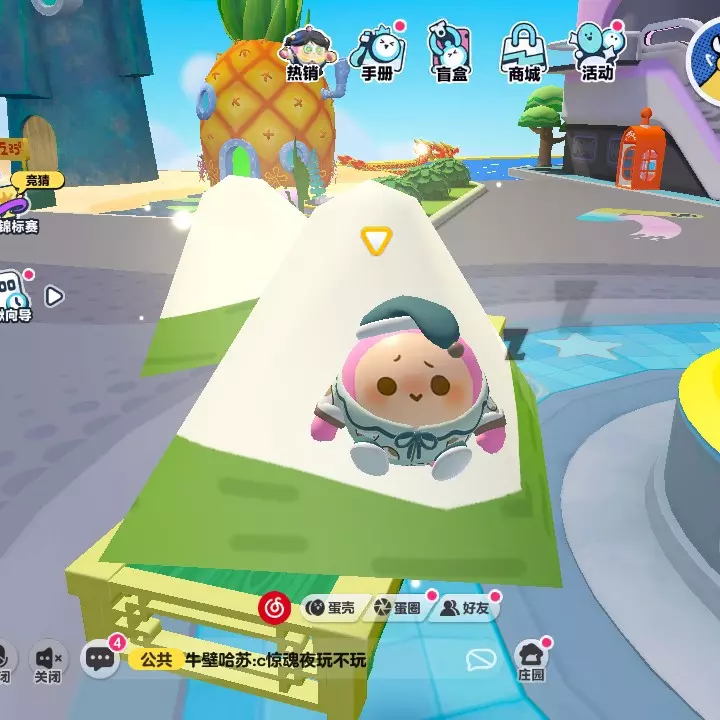Image resolution: width=720 pixels, height=720 pixels.
Task: Open the 好友 friends list
Action: 466,607
